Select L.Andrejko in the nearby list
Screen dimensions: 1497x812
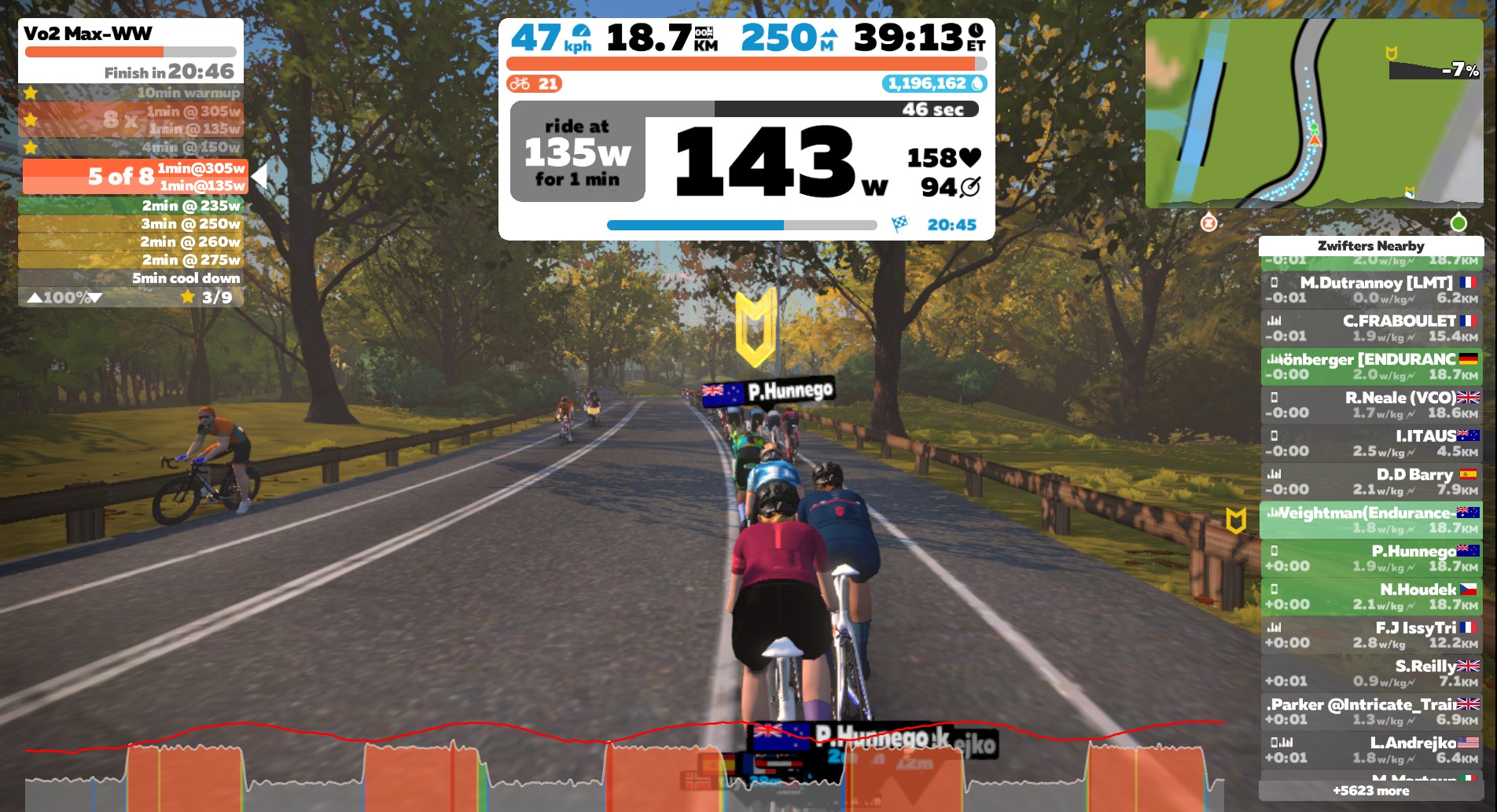point(1371,750)
